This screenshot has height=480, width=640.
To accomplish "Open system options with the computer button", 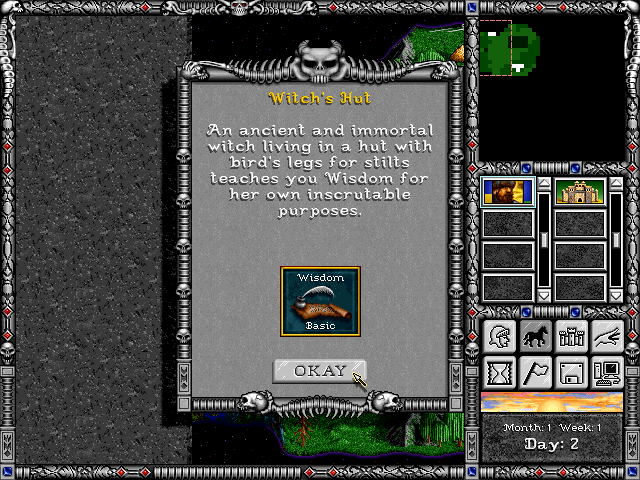I will pyautogui.click(x=606, y=373).
